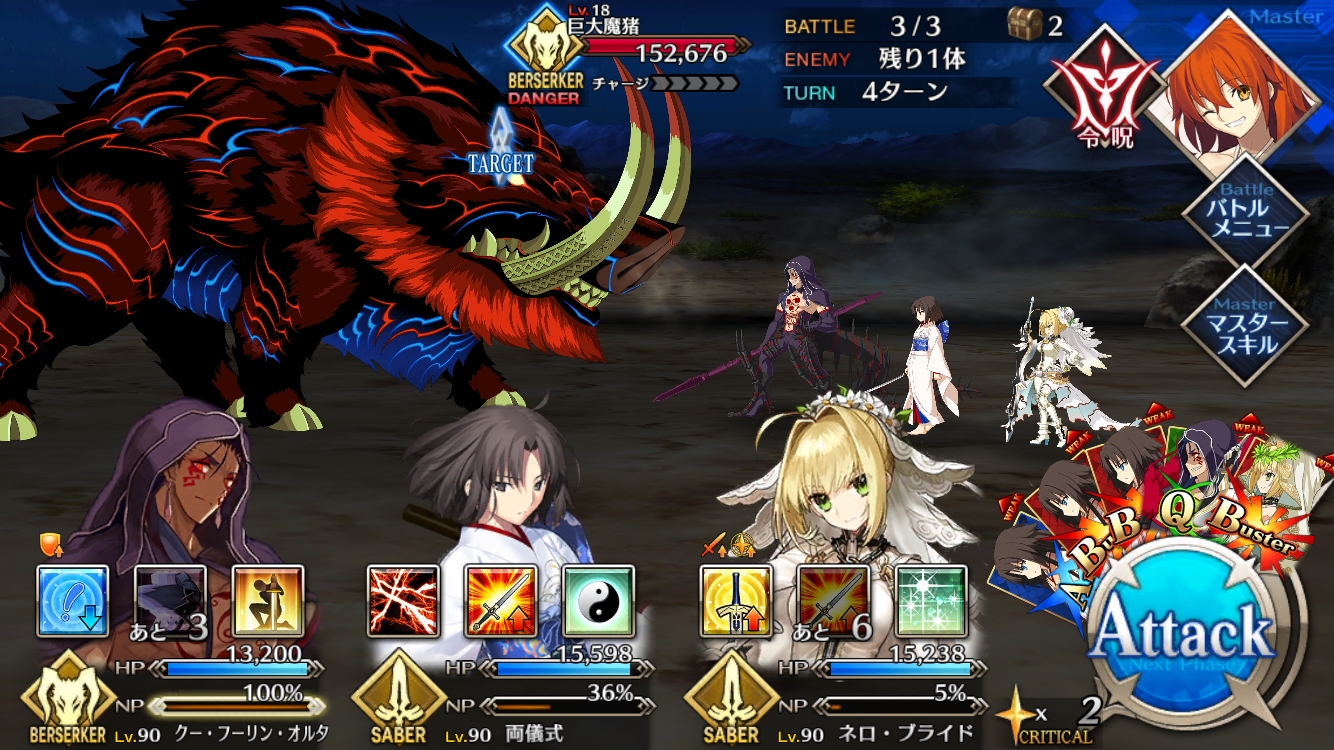Activate Nero Bride's golden sword skill

pyautogui.click(x=736, y=601)
